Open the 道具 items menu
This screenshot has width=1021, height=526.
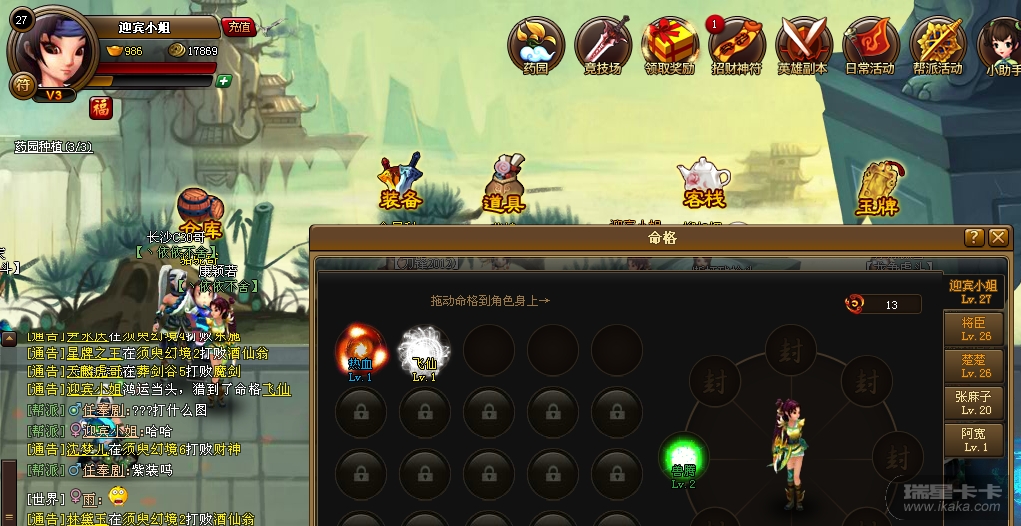[505, 185]
